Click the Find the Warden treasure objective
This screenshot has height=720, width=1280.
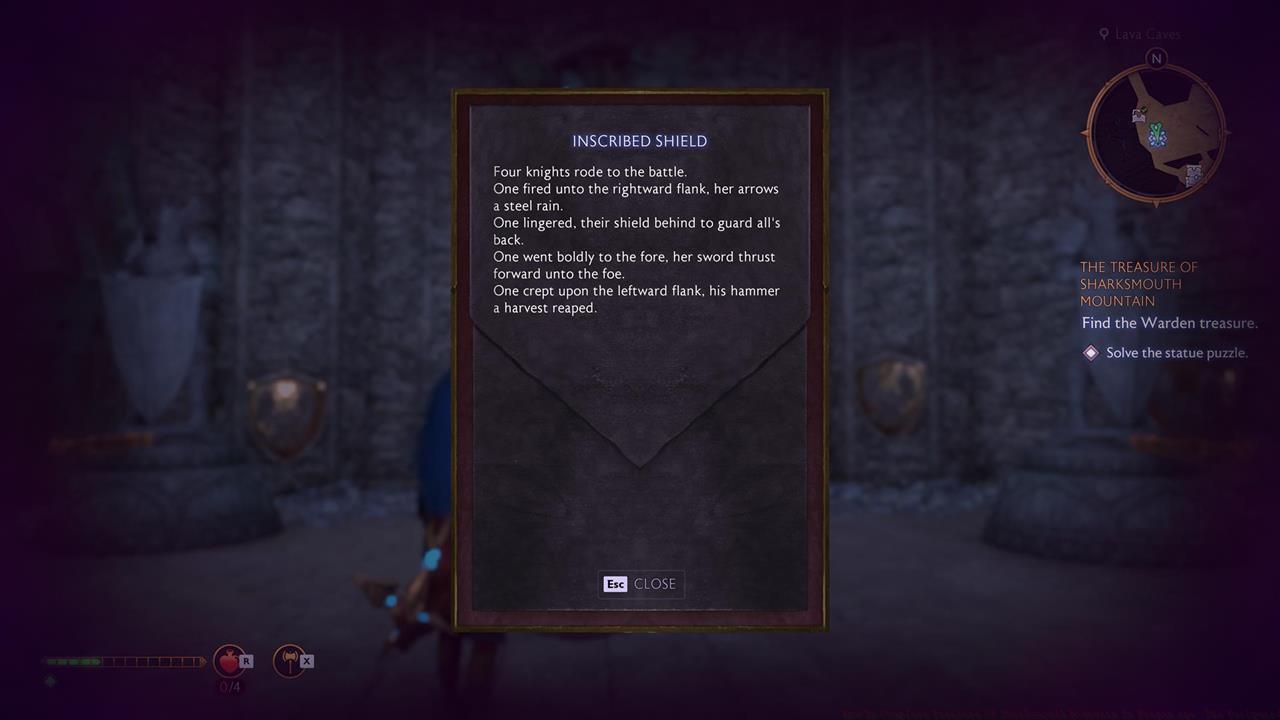(x=1168, y=322)
